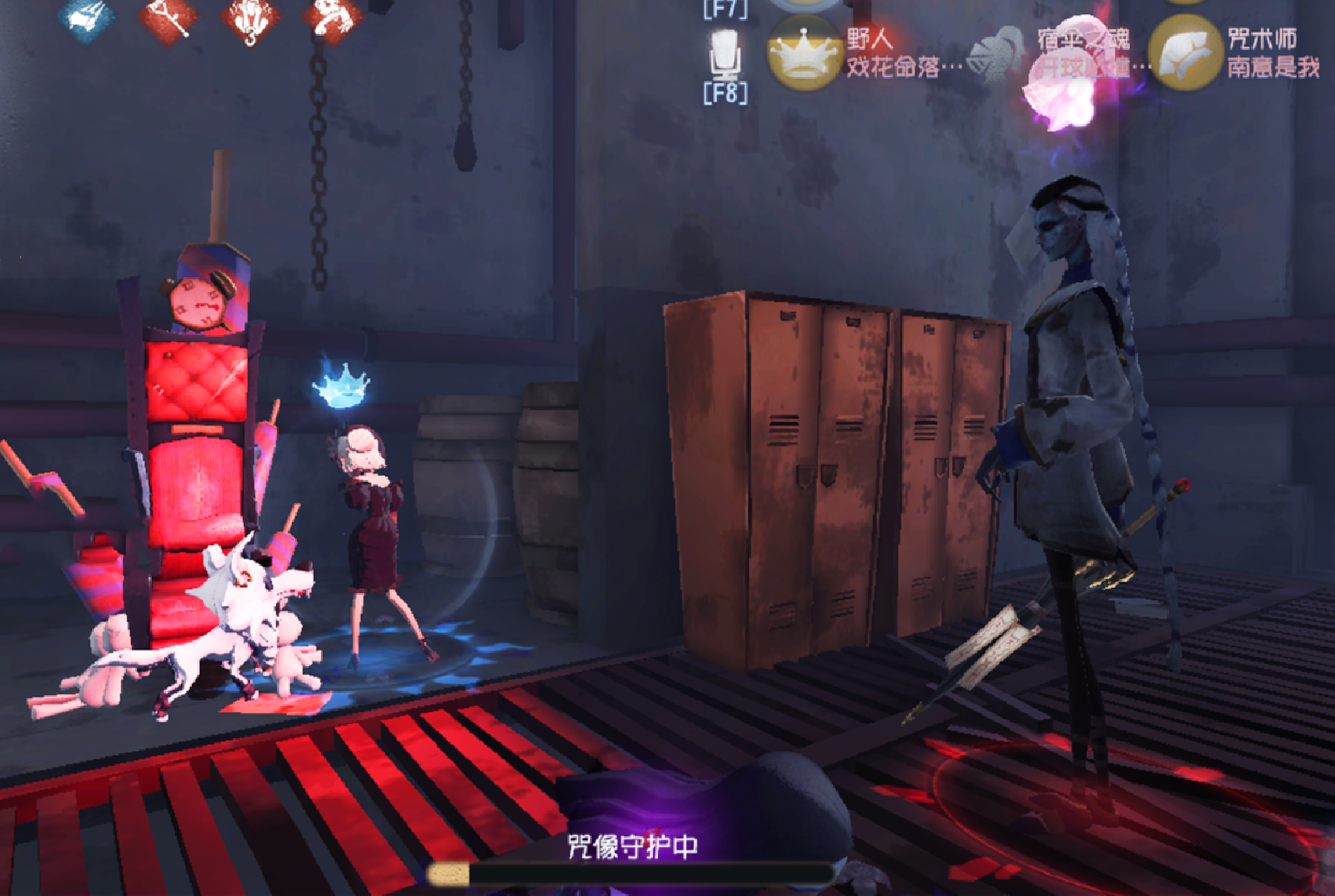Select the 咒术师 player fan badge

click(1186, 53)
